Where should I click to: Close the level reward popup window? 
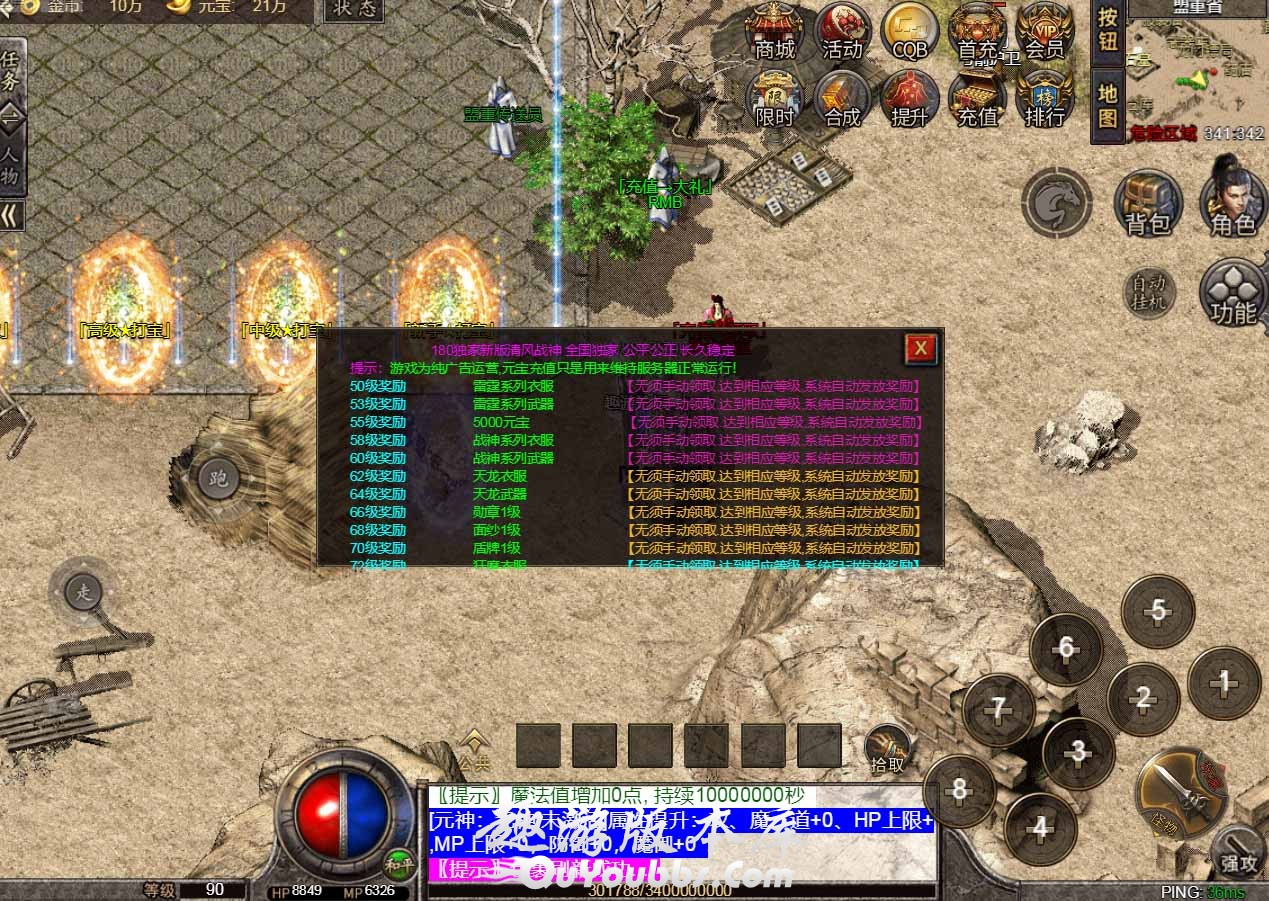pyautogui.click(x=920, y=348)
